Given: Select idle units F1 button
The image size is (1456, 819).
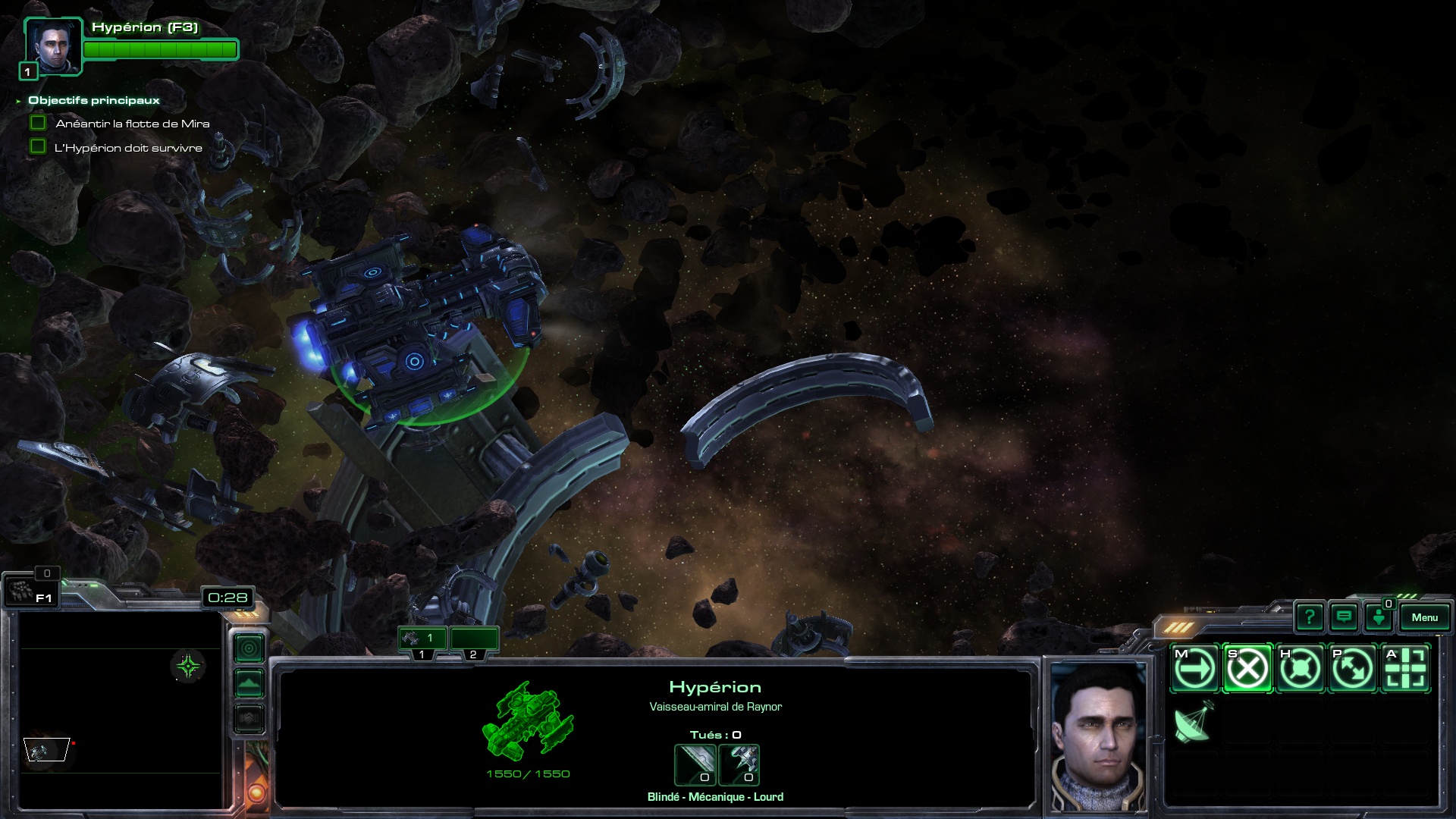Looking at the screenshot, I should [30, 591].
